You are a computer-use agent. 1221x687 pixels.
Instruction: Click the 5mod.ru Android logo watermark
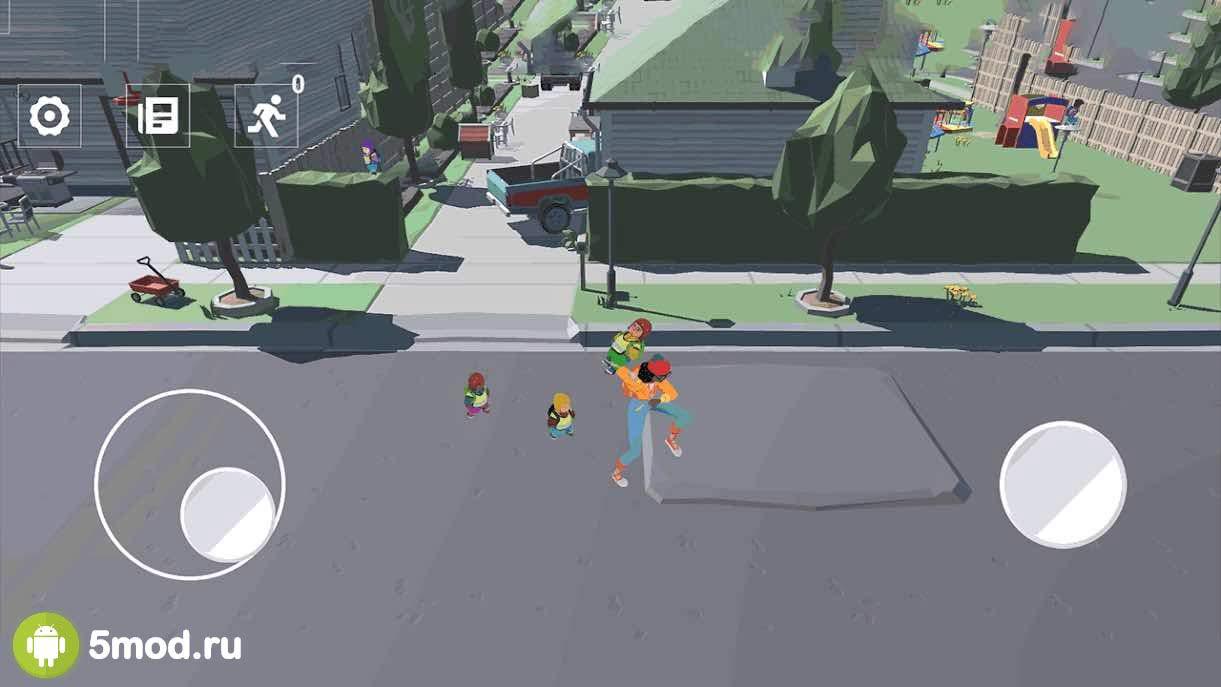point(46,645)
